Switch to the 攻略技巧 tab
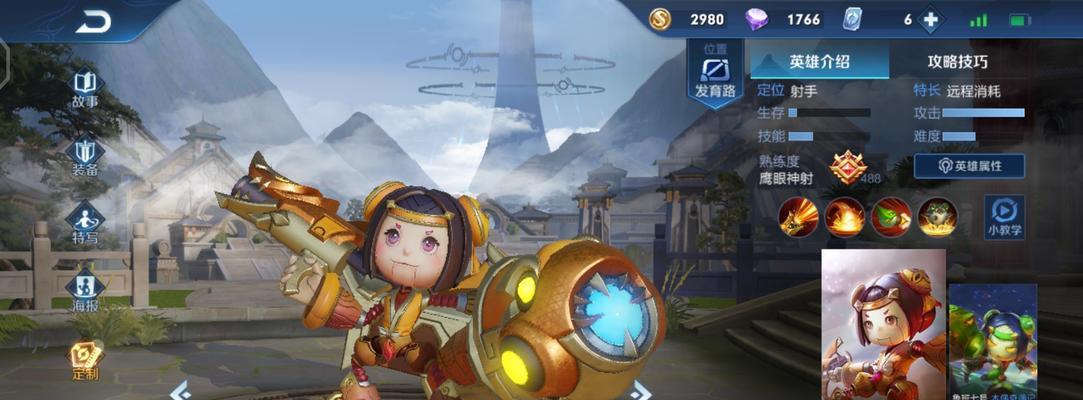Viewport: 1083px width, 400px height. (957, 61)
